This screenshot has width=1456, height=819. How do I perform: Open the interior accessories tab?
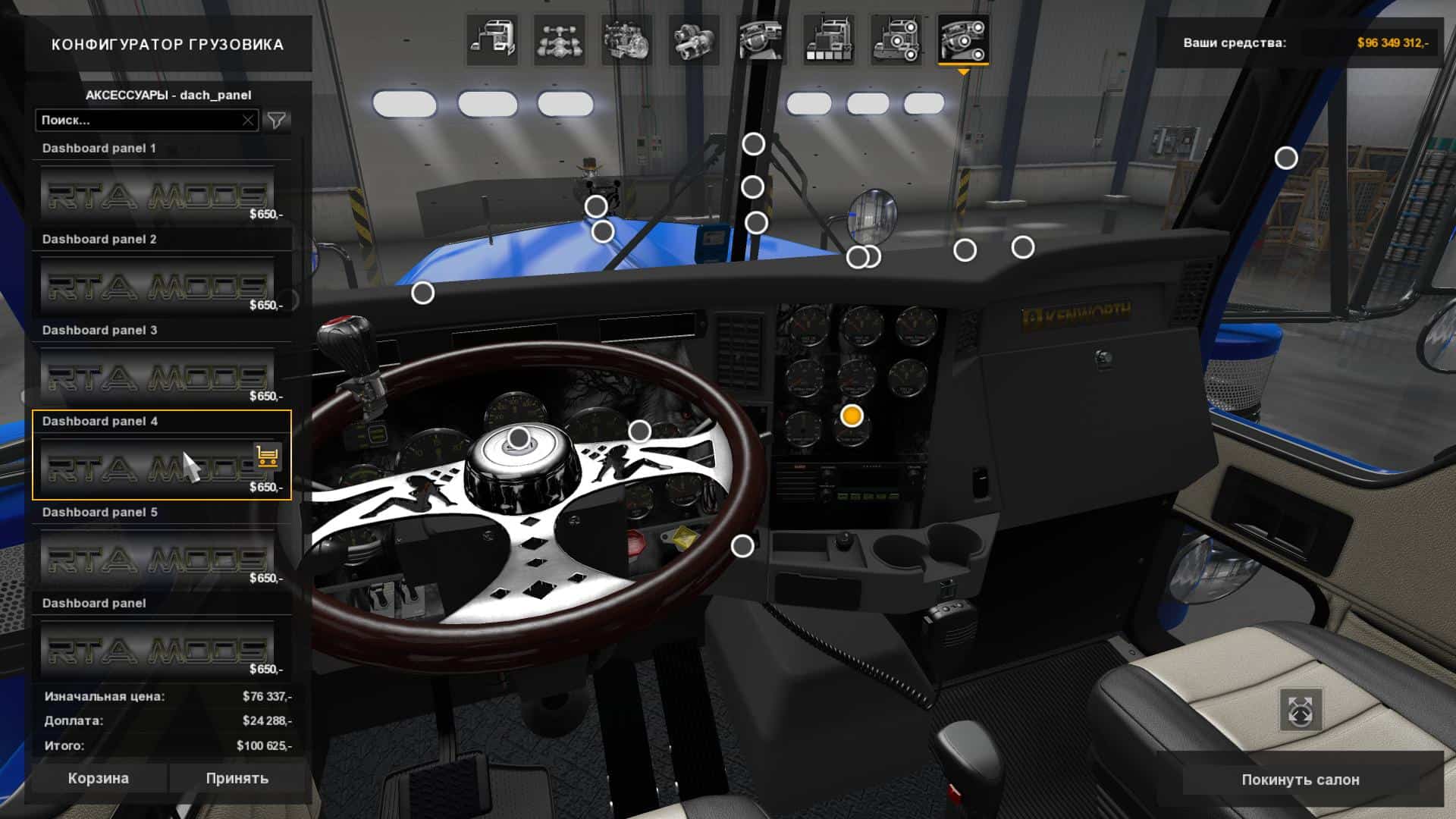click(963, 39)
